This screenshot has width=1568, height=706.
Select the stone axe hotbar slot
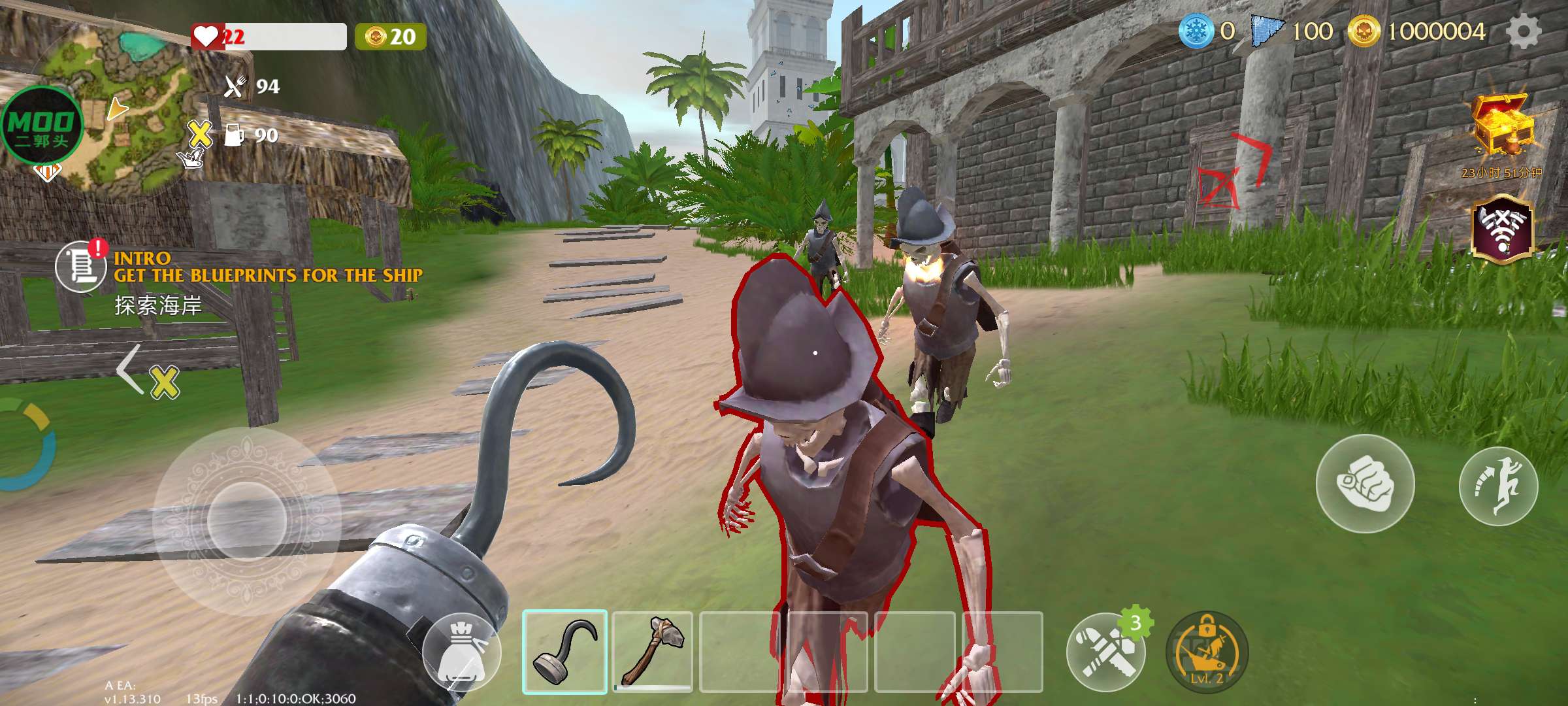coord(653,651)
